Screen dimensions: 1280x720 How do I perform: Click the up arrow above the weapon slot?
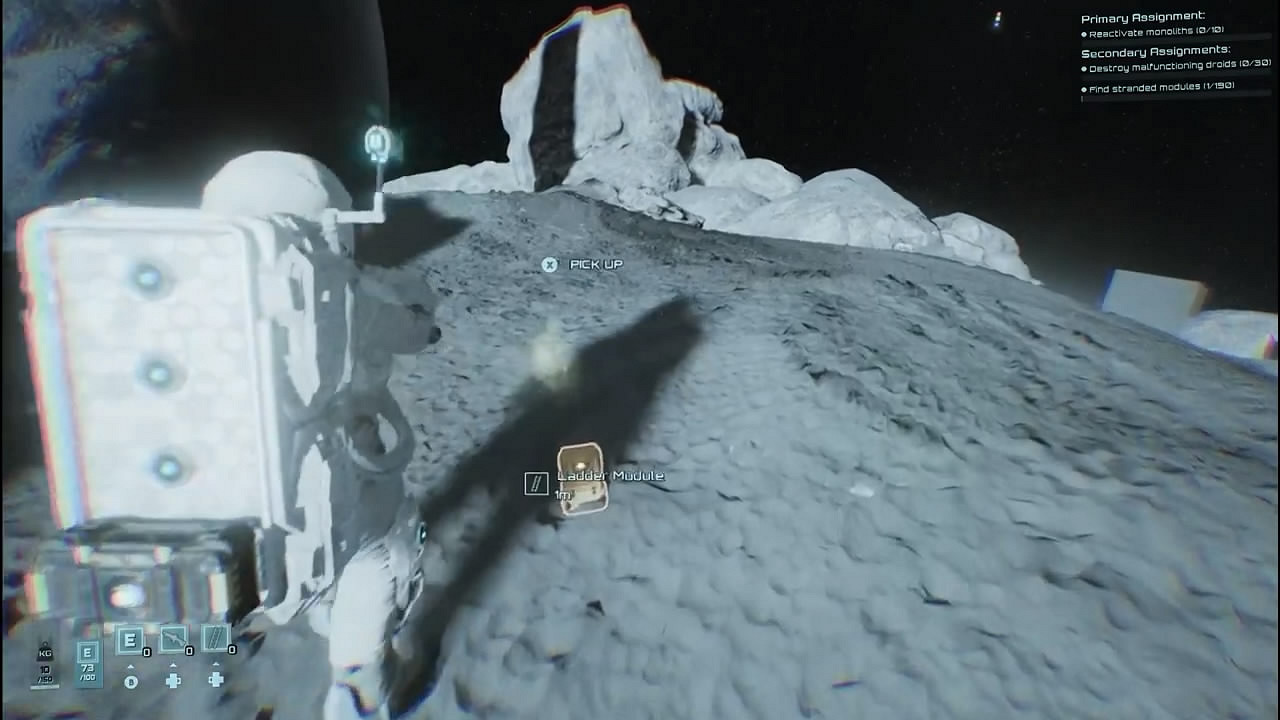click(x=172, y=665)
